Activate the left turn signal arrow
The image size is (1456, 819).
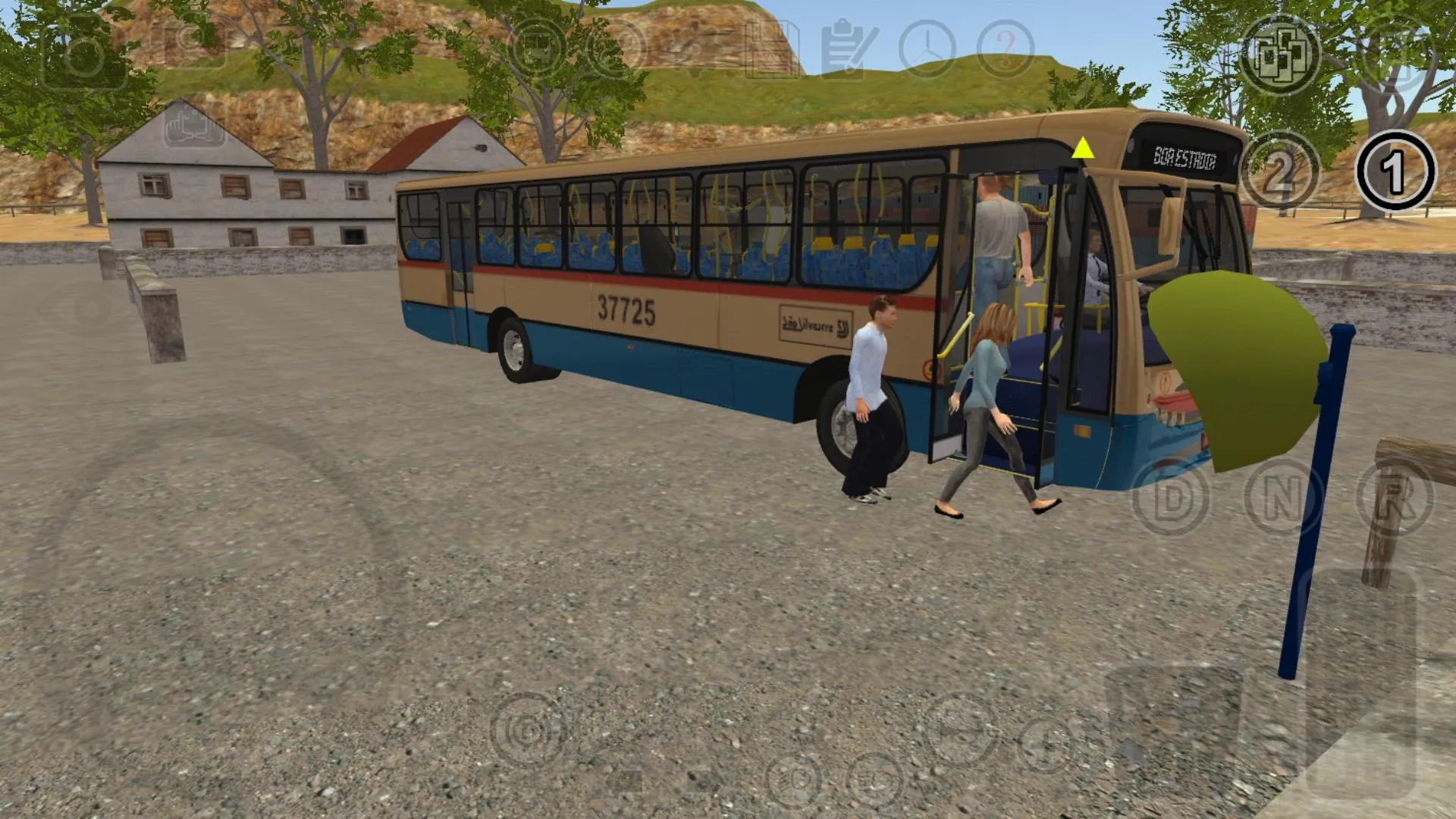622,781
